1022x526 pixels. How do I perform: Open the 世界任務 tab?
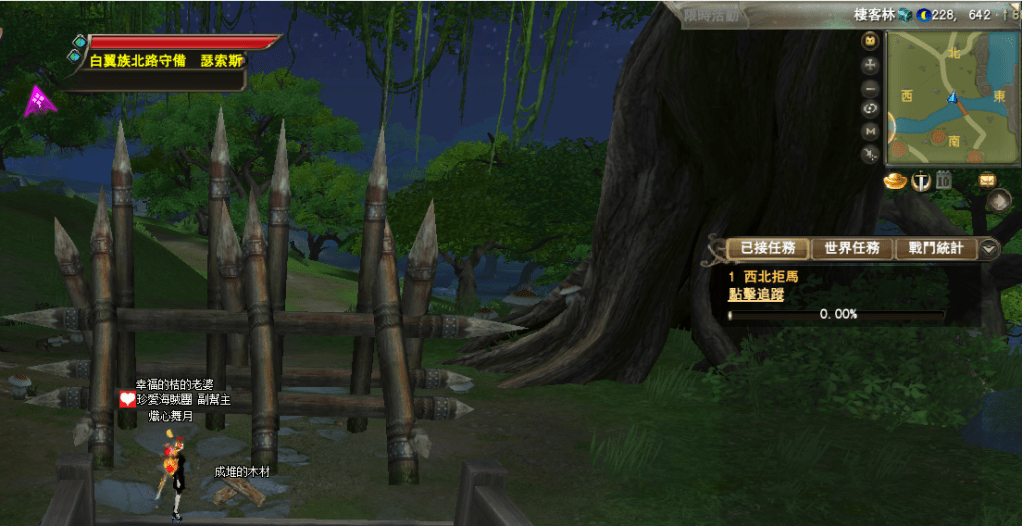pyautogui.click(x=850, y=248)
